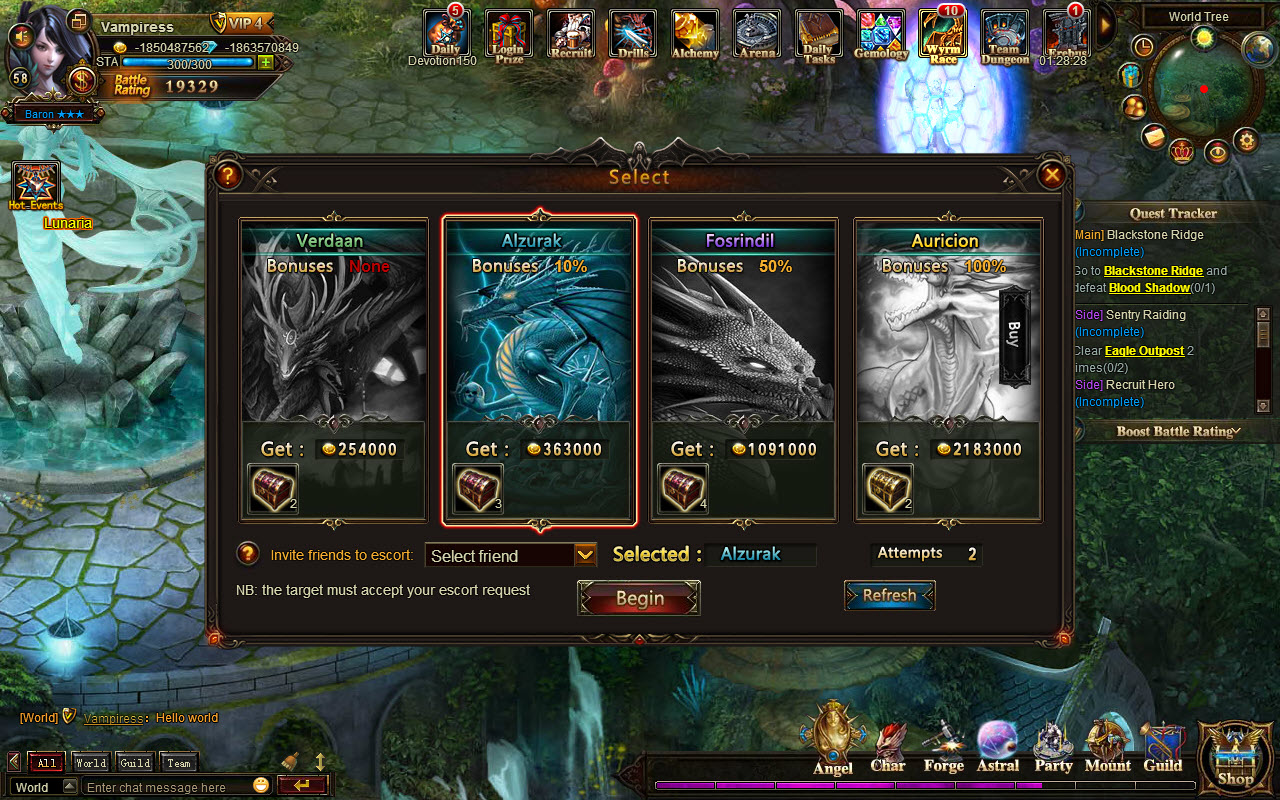Screen dimensions: 1280x800
Task: Open the Alchemy feature
Action: tap(694, 35)
